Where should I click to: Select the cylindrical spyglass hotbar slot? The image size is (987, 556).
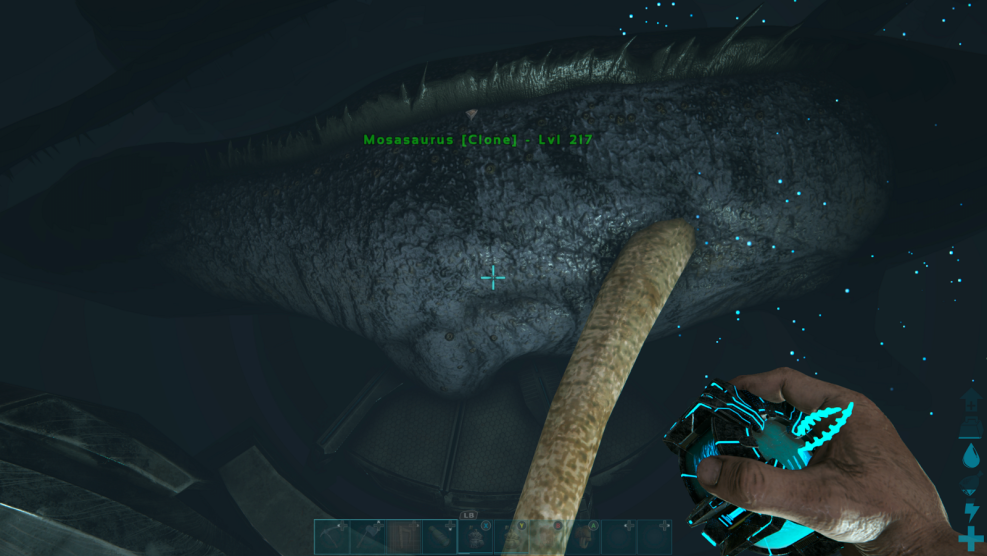pos(439,537)
